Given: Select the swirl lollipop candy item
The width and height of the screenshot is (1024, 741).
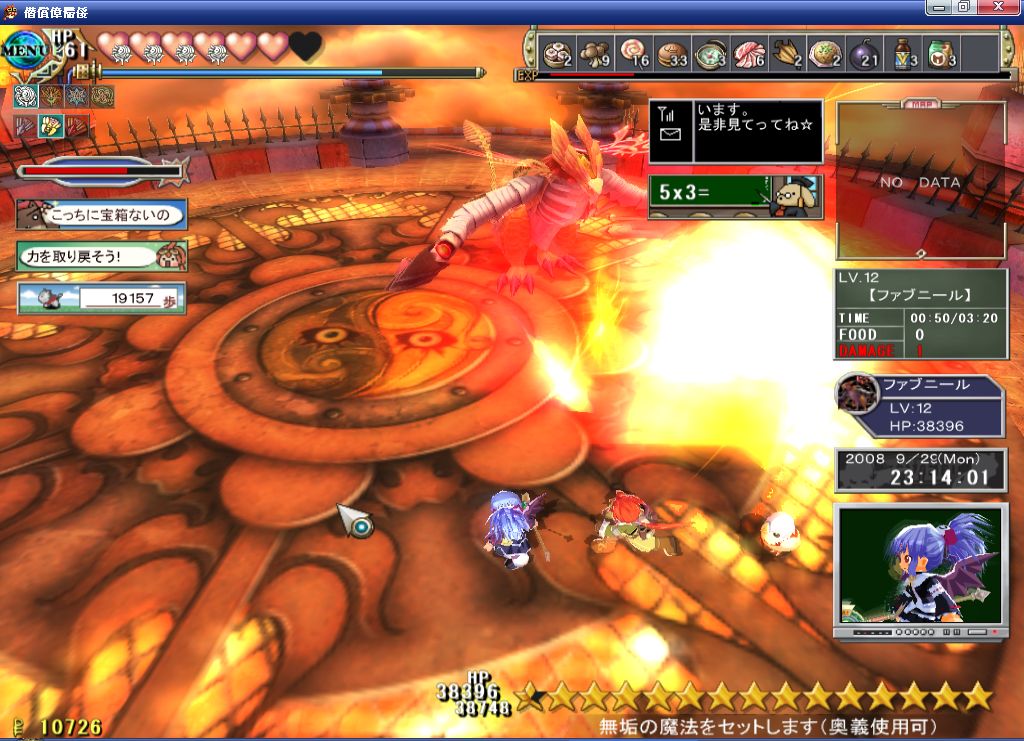Looking at the screenshot, I should pos(634,53).
